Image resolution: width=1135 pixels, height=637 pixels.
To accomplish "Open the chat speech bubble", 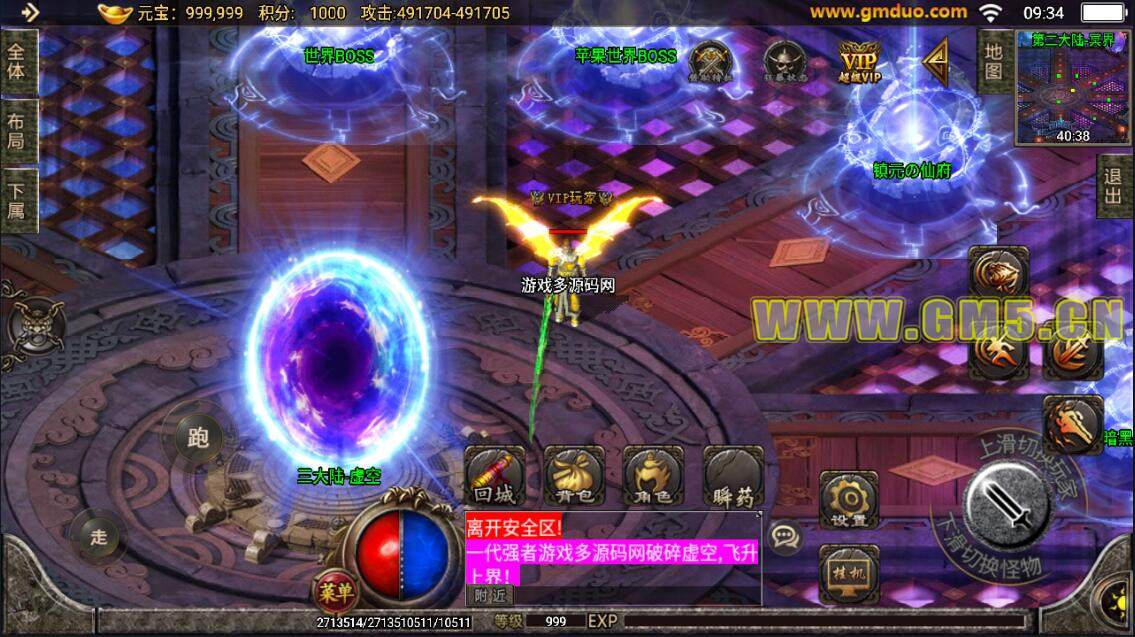I will pos(786,537).
